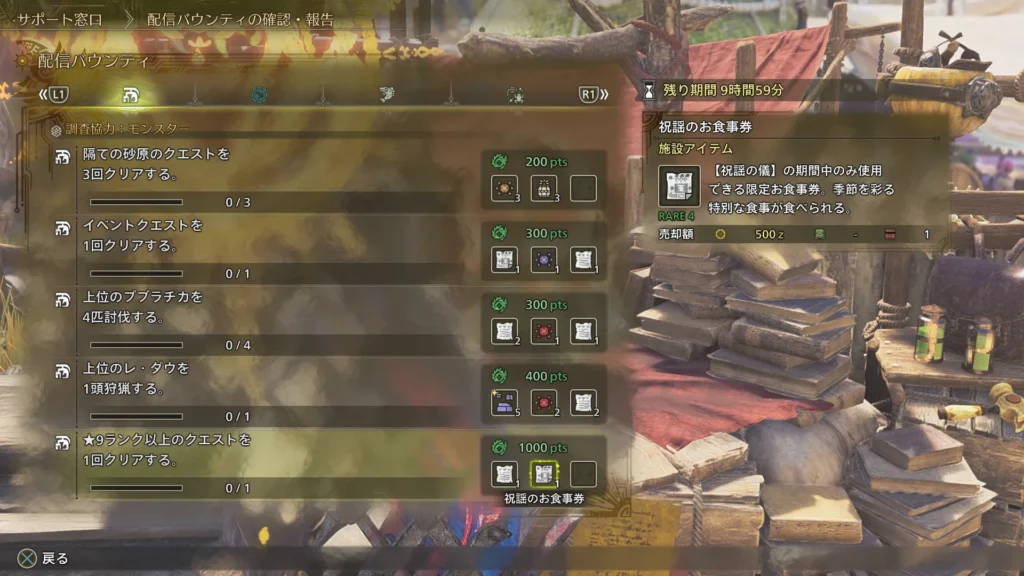This screenshot has width=1024, height=576.
Task: Open the teal circular bounty category tab
Action: point(259,96)
